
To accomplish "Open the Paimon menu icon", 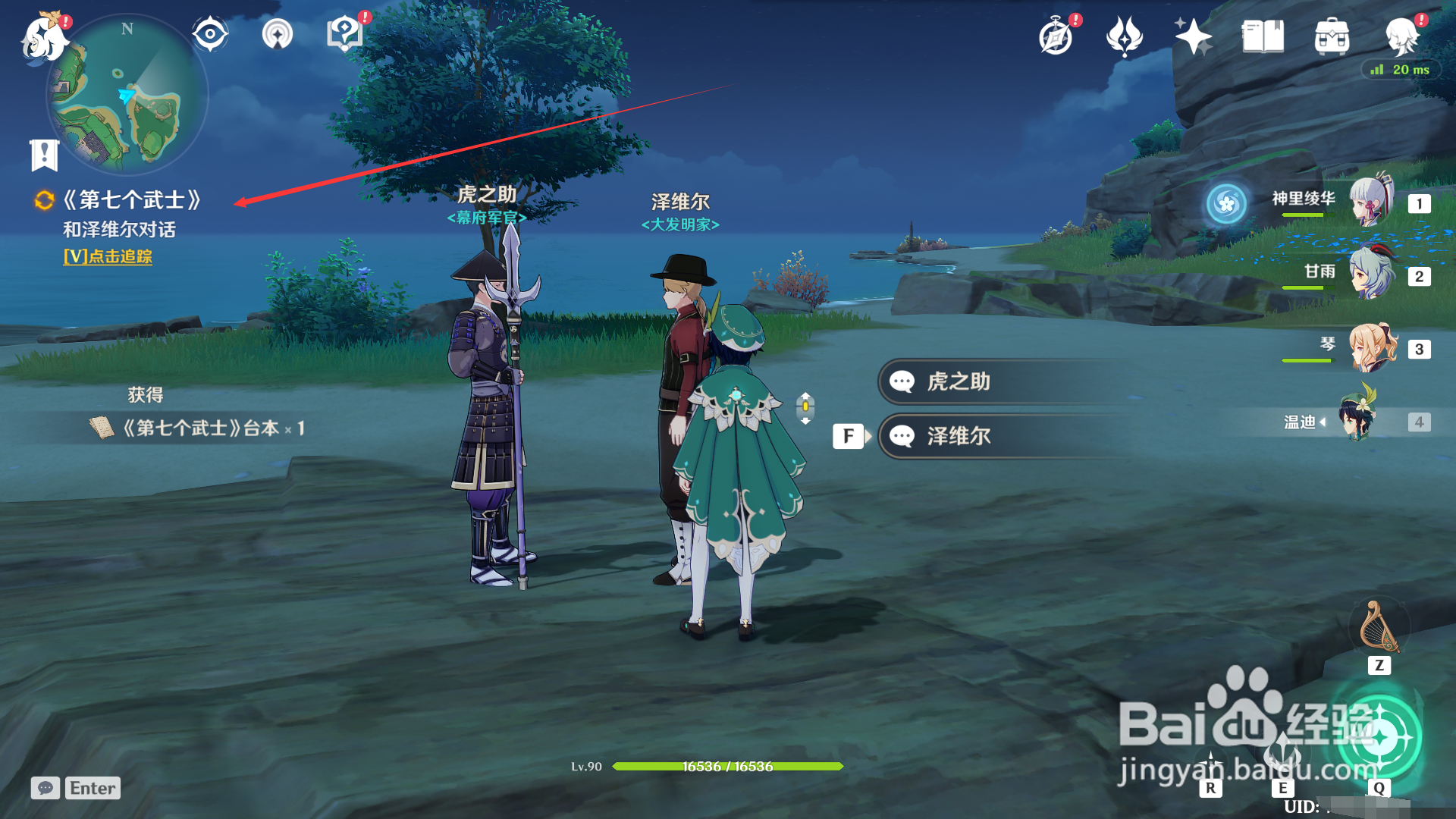I will (44, 38).
